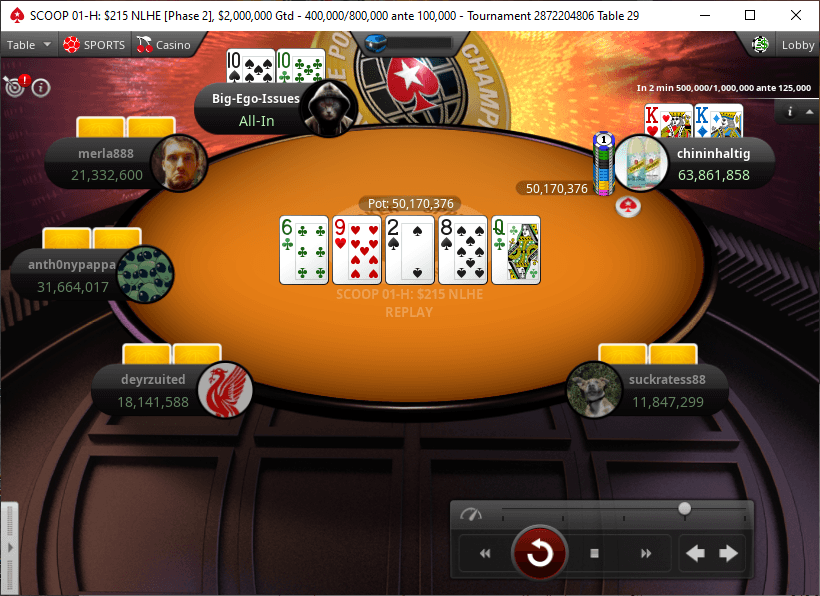Click the challenges target icon with alert
The image size is (820, 596).
[16, 86]
